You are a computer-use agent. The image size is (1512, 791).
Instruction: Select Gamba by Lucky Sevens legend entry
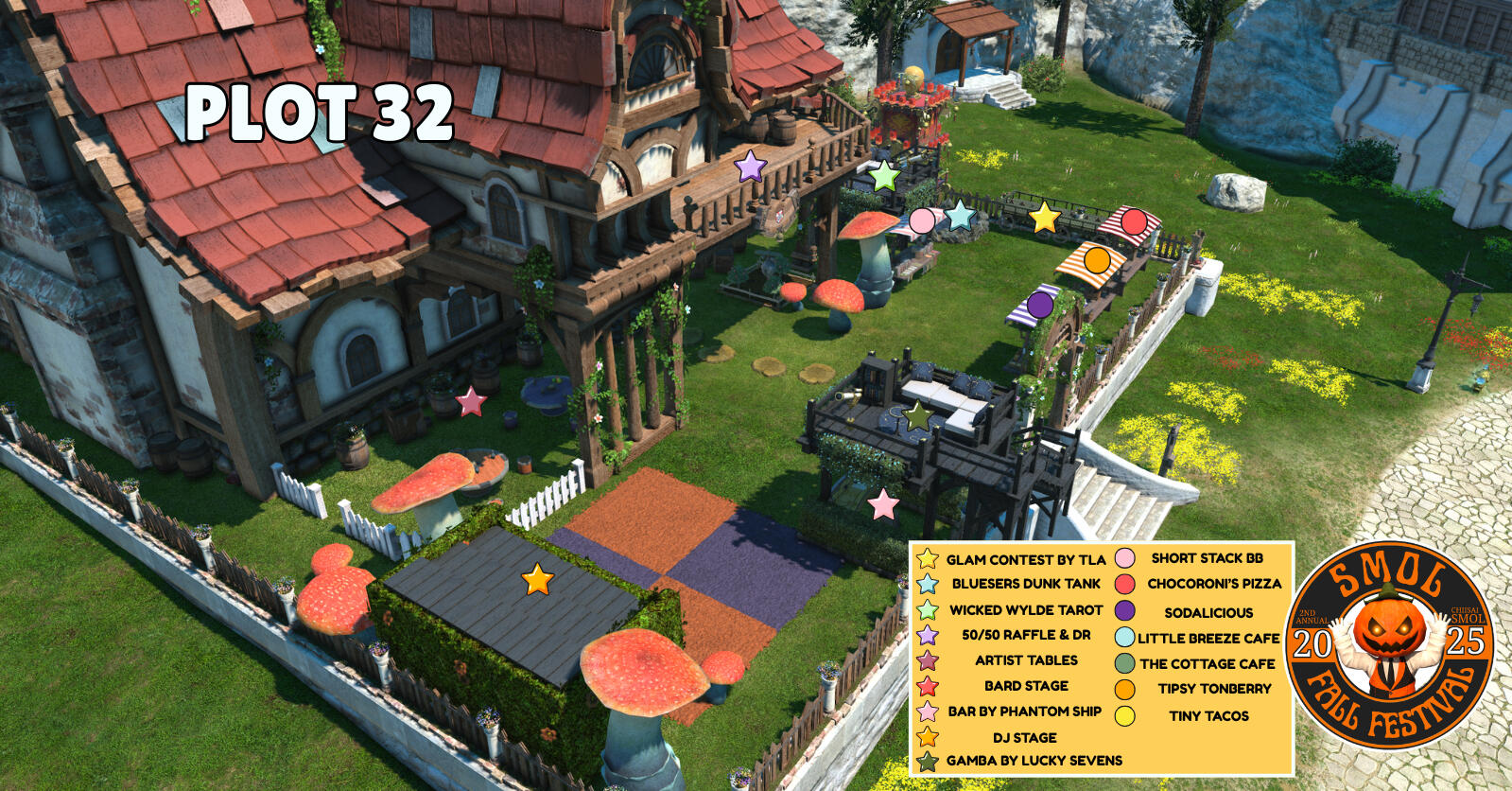pos(1034,761)
